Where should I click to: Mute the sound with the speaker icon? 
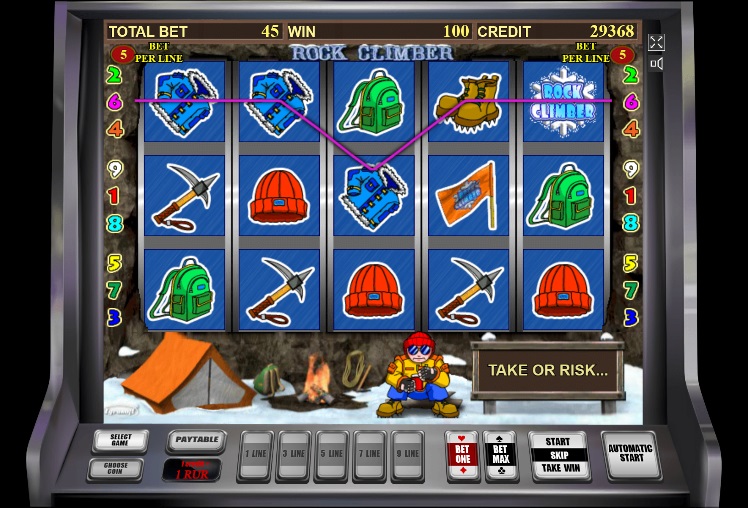click(656, 64)
